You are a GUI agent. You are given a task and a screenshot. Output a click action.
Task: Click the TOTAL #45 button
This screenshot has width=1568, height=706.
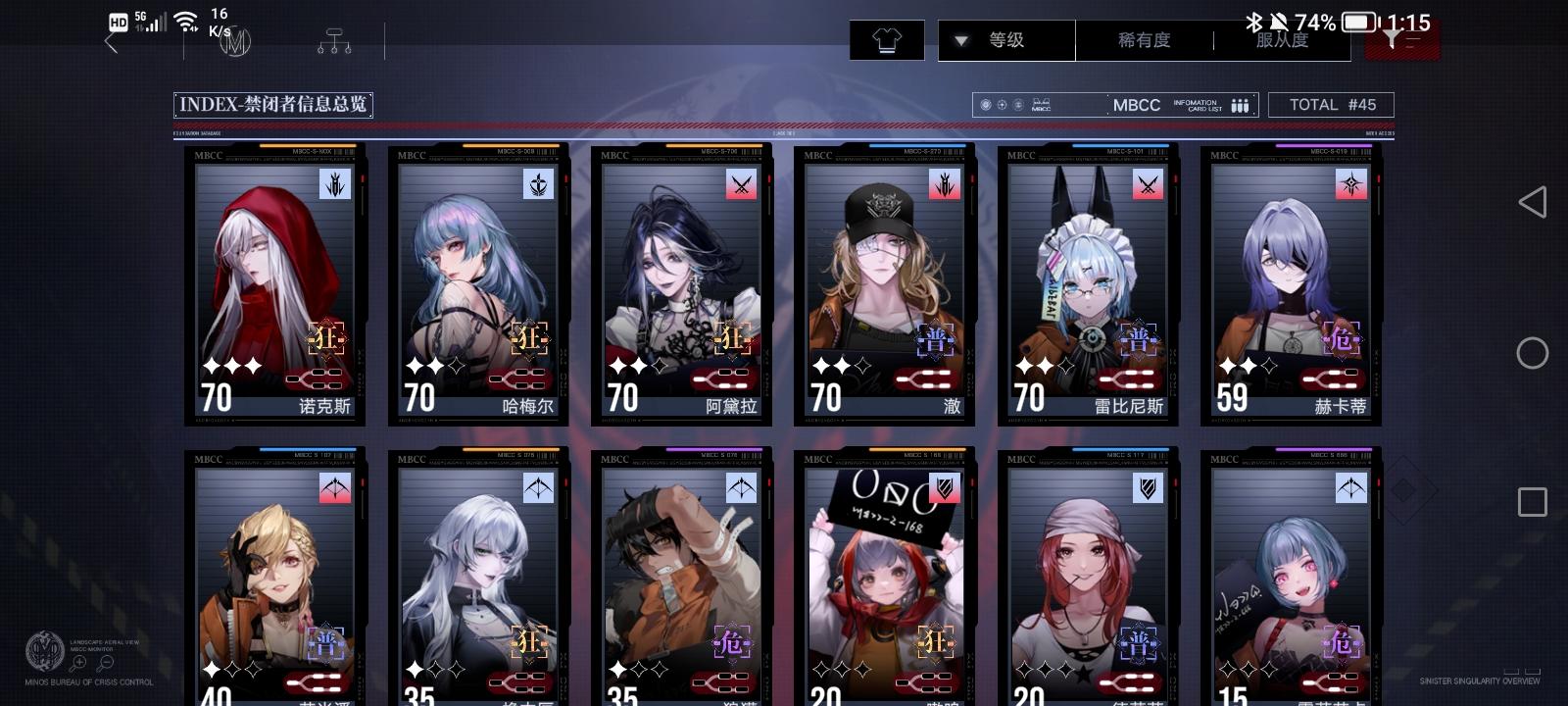(1331, 104)
